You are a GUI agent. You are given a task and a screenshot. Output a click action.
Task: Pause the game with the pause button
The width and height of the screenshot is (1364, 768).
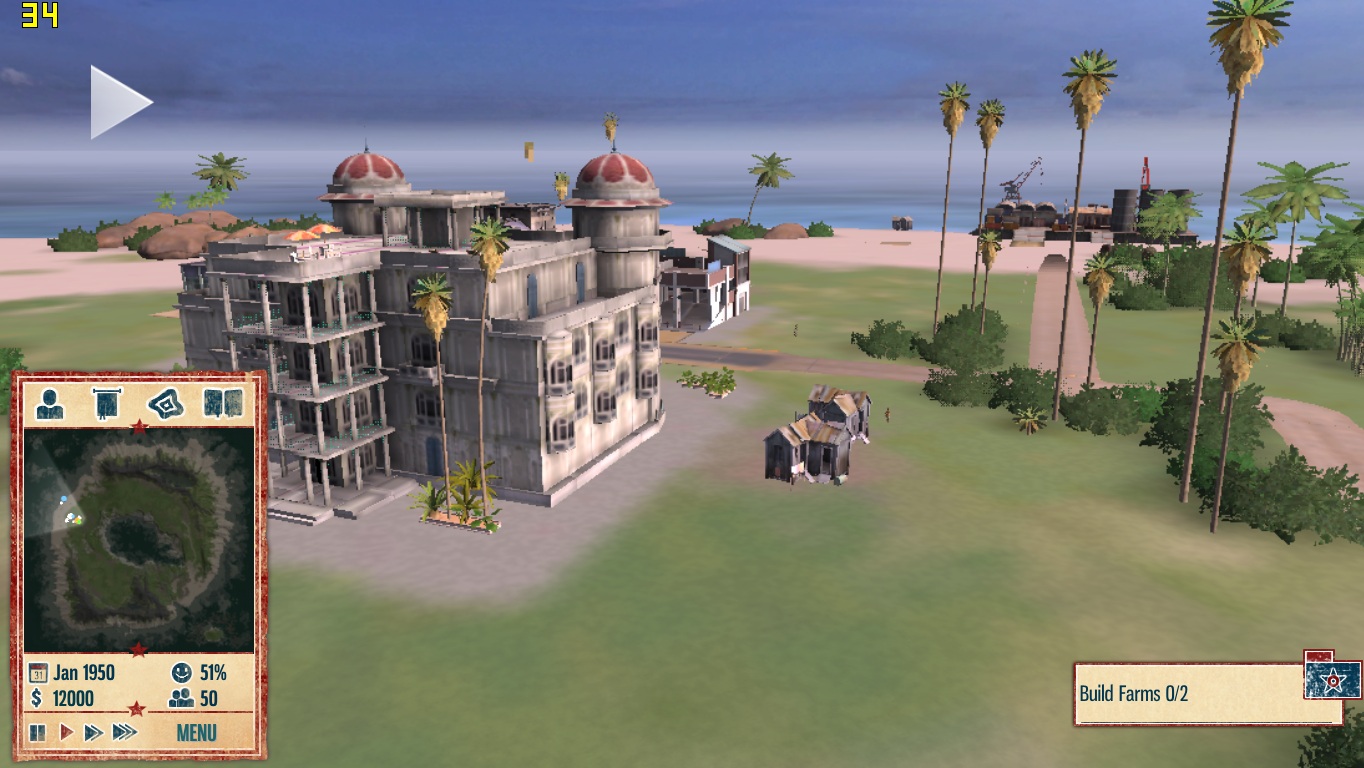36,732
